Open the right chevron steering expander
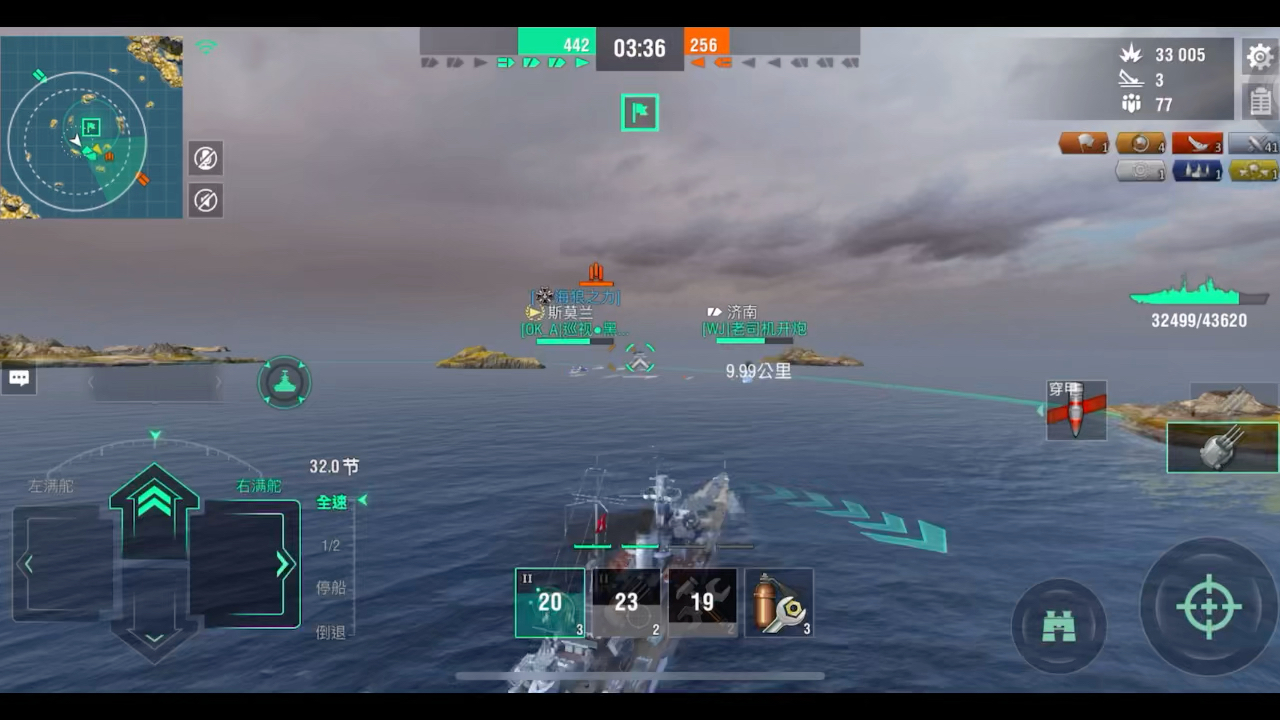The height and width of the screenshot is (720, 1280). [283, 563]
